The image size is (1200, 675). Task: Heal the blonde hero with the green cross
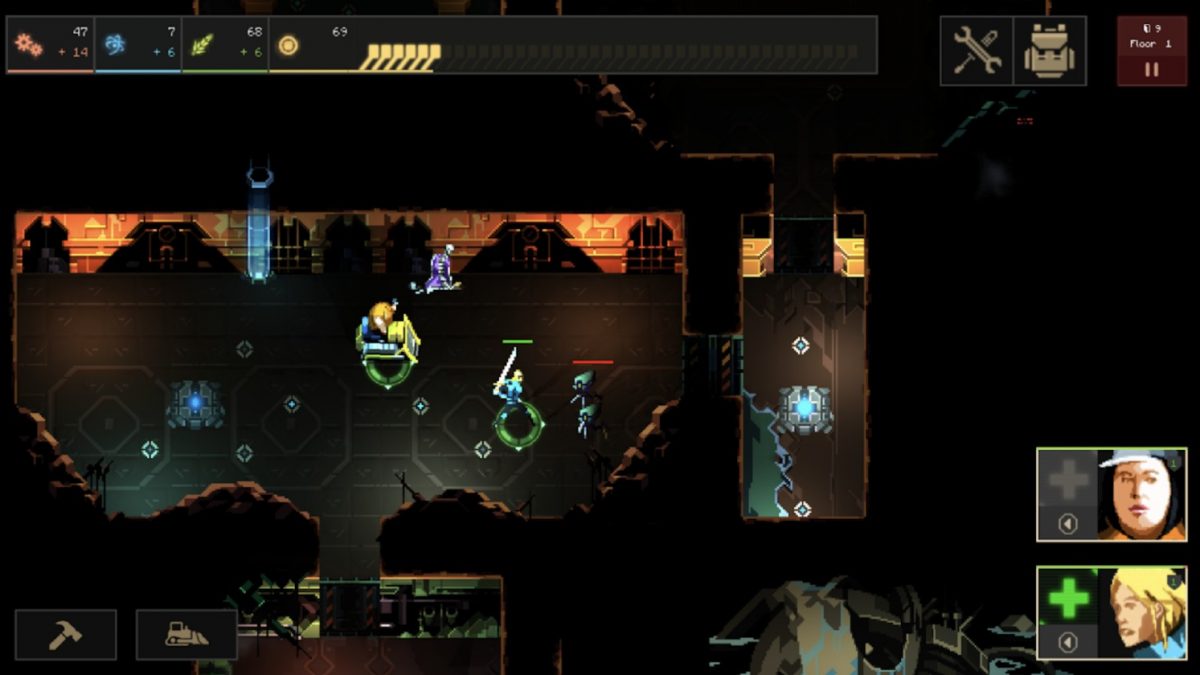tap(1067, 597)
